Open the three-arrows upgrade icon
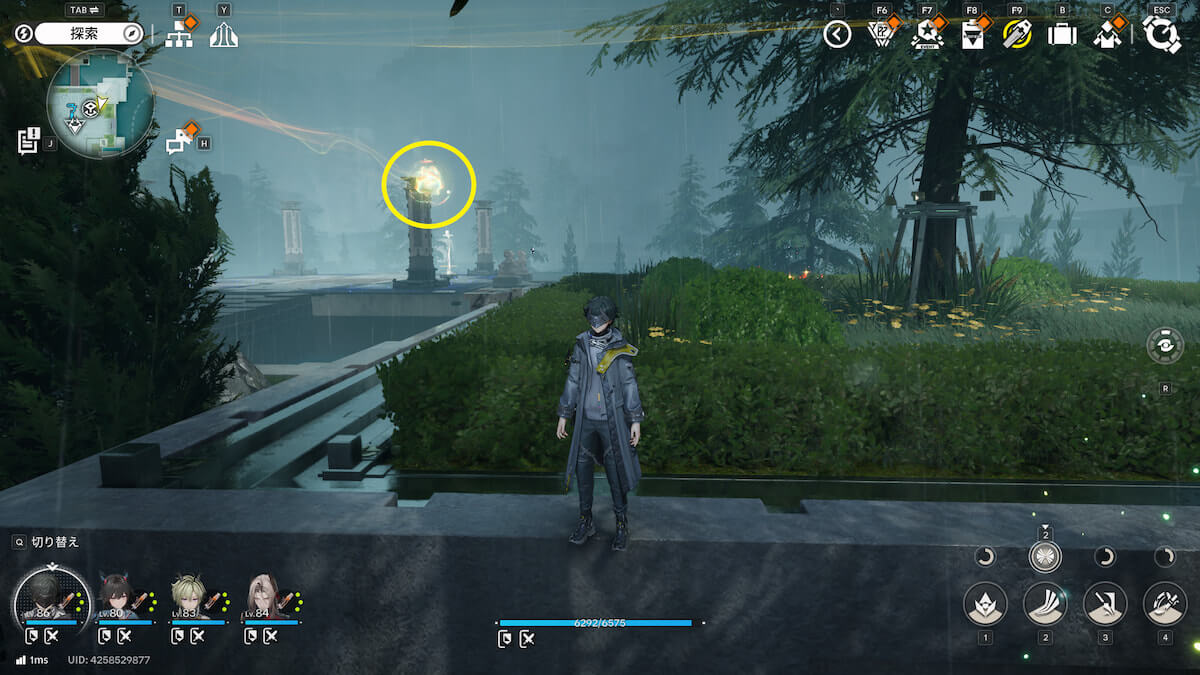1200x675 pixels. 224,35
